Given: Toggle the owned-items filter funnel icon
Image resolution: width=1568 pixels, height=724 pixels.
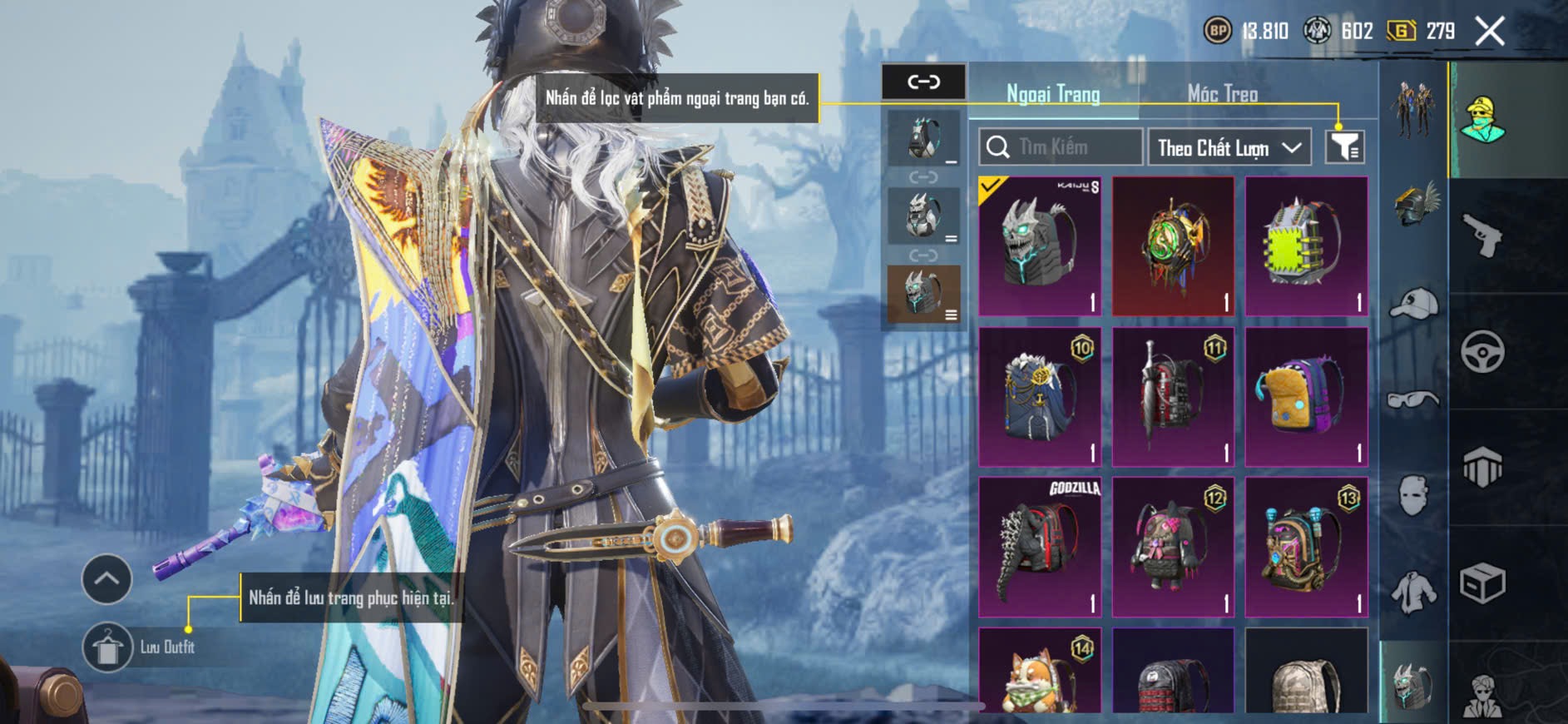Looking at the screenshot, I should [x=1344, y=147].
